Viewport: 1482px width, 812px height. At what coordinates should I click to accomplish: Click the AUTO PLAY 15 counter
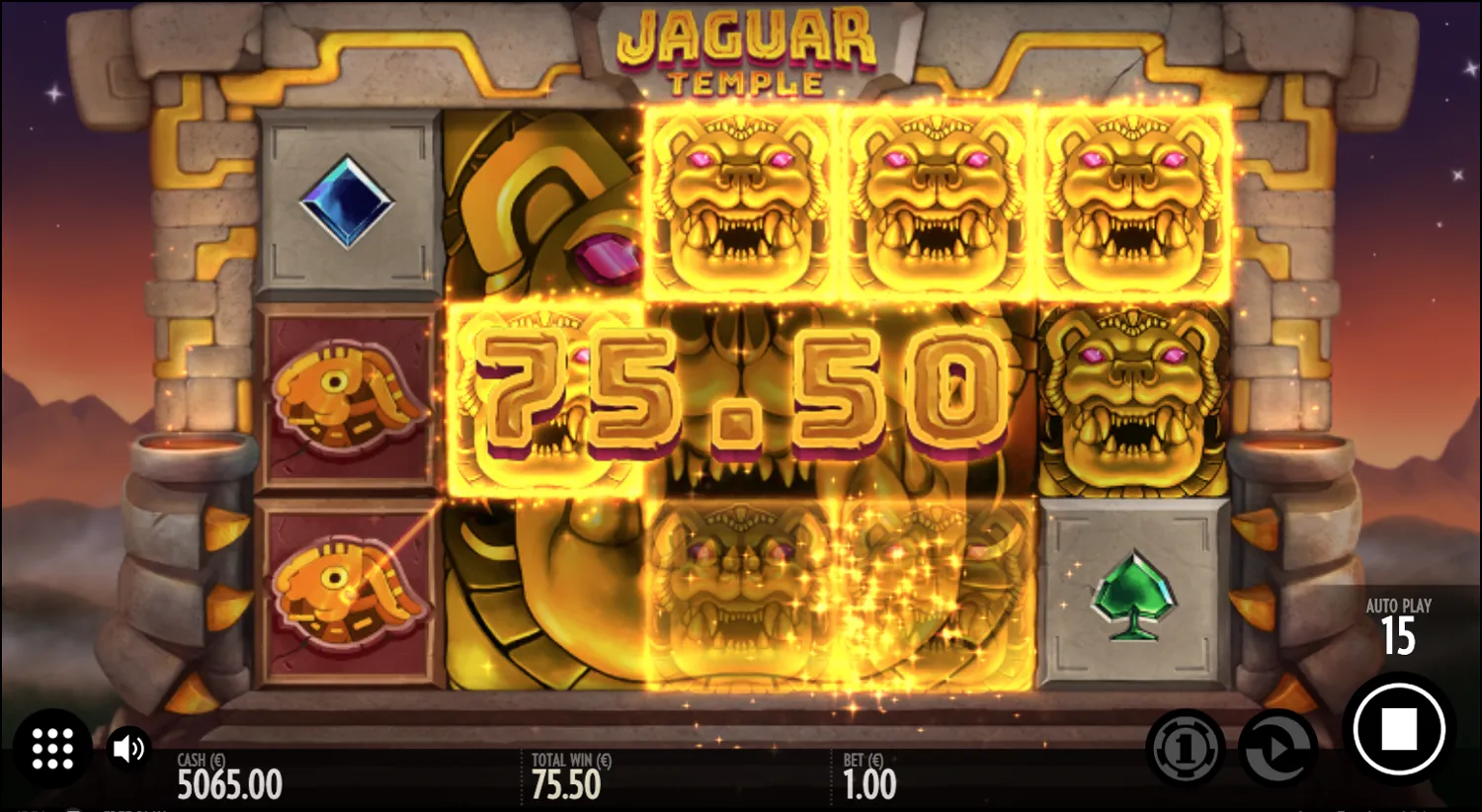[1400, 624]
